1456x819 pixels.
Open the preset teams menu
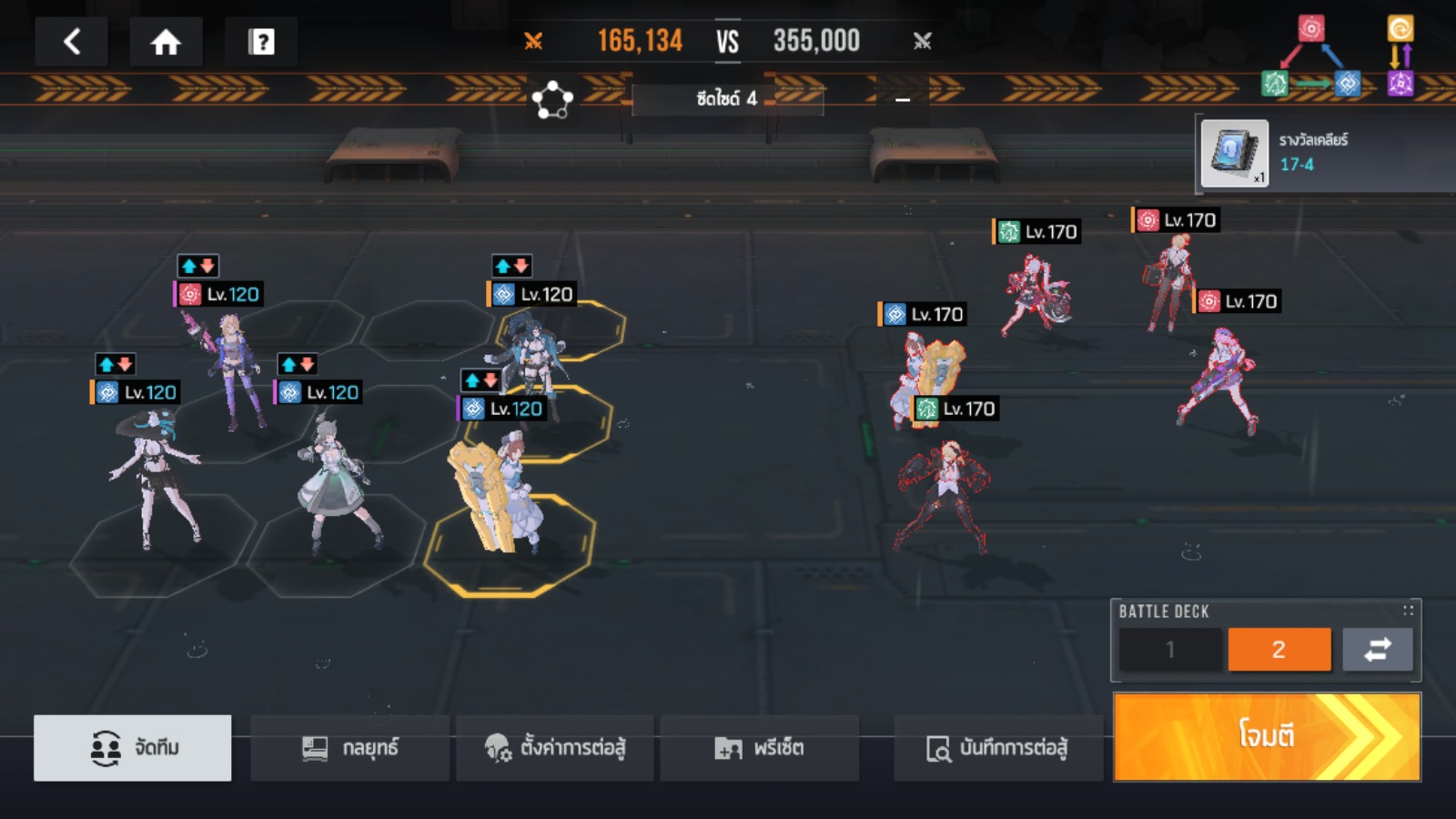point(759,748)
